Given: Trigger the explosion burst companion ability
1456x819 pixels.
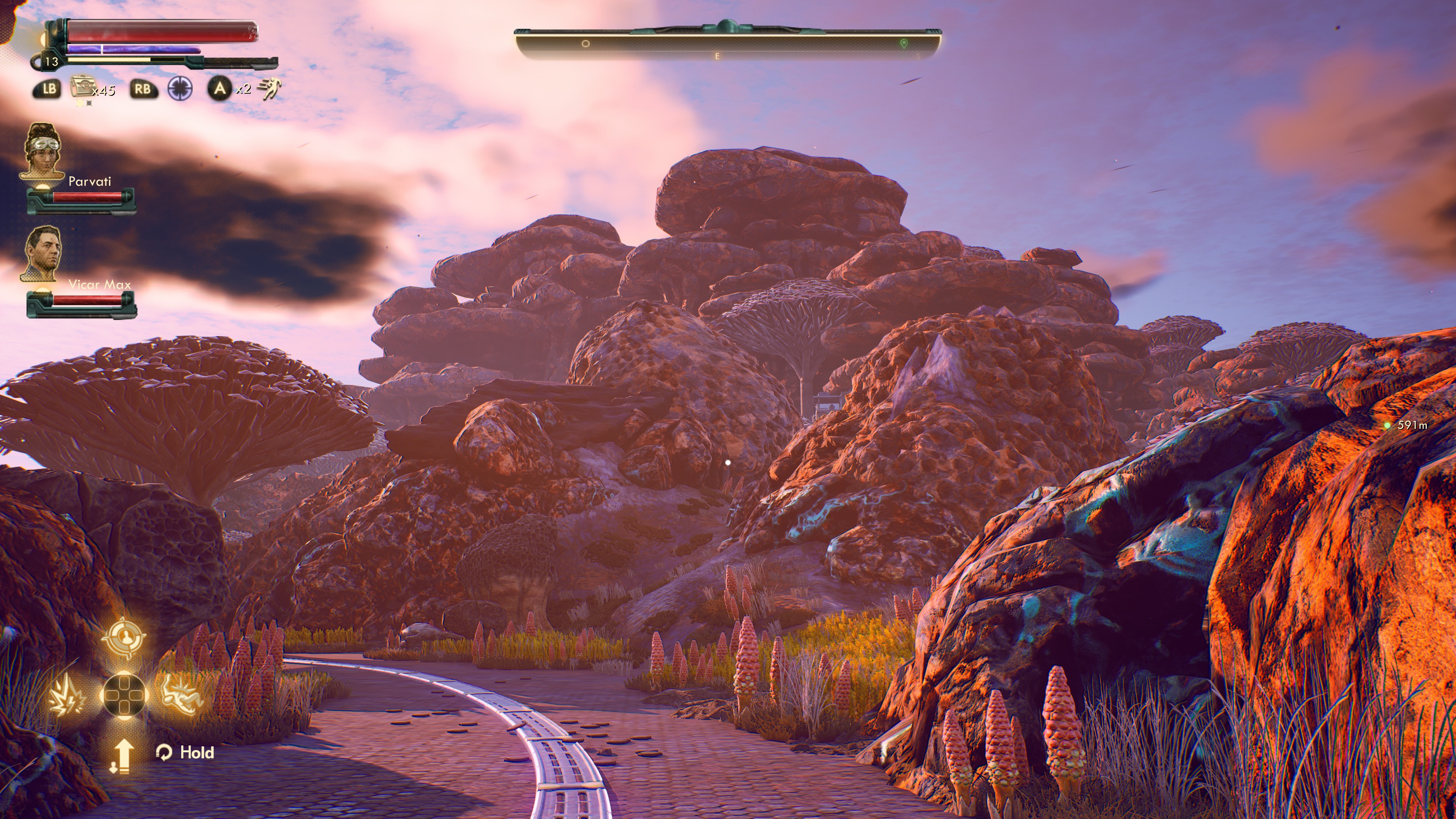Looking at the screenshot, I should (68, 695).
